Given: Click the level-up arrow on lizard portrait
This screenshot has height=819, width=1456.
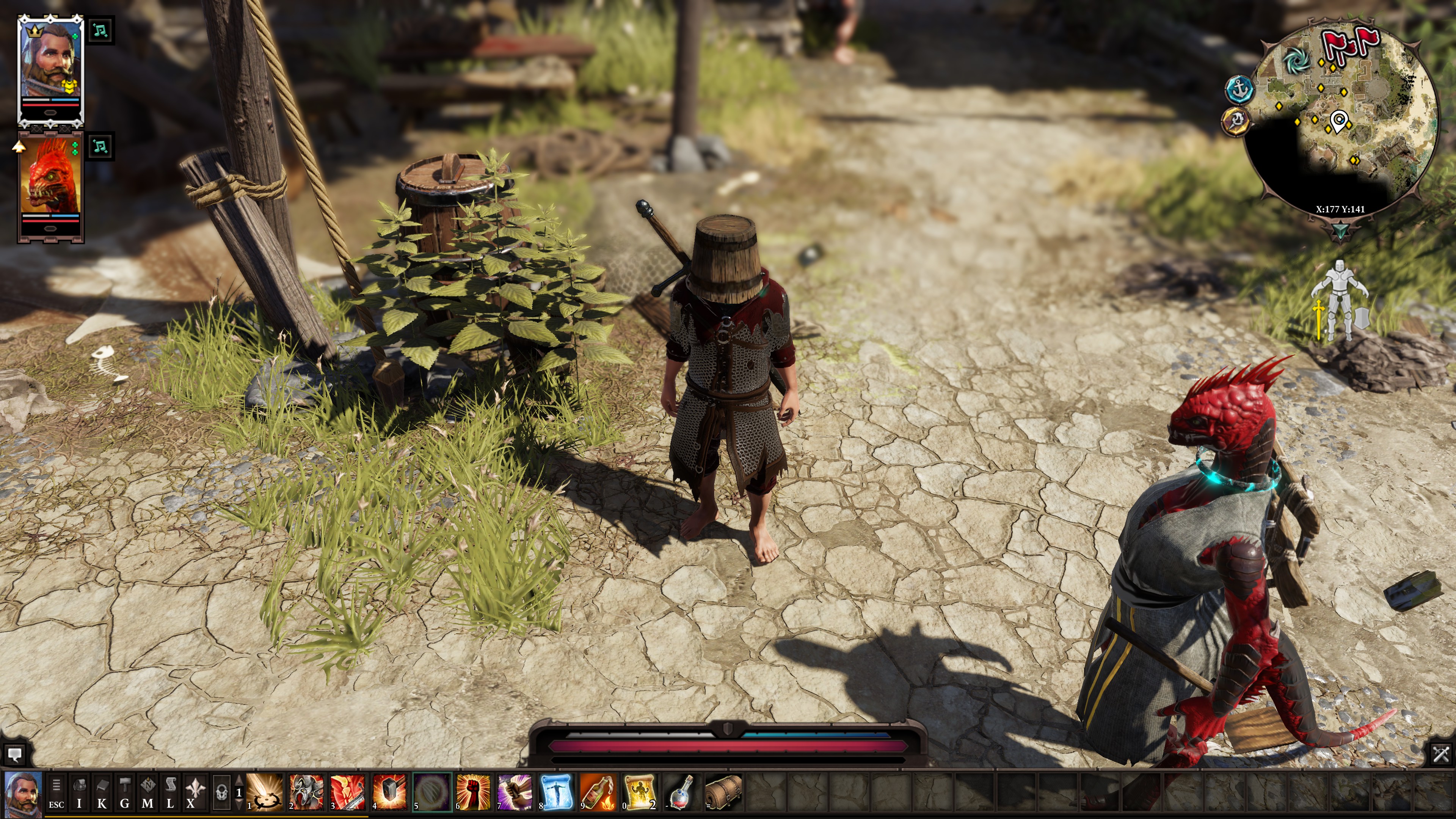Looking at the screenshot, I should coord(19,147).
